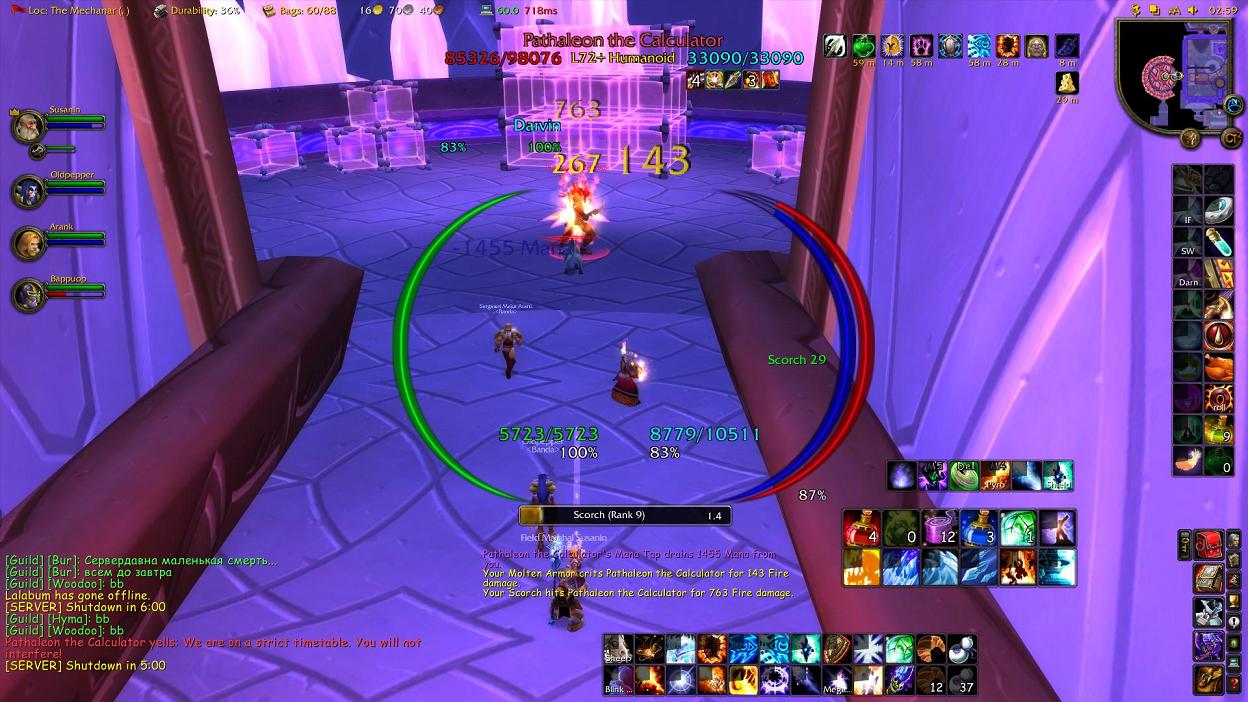This screenshot has width=1248, height=702.
Task: Use the Darn teleport button
Action: coord(1188,275)
